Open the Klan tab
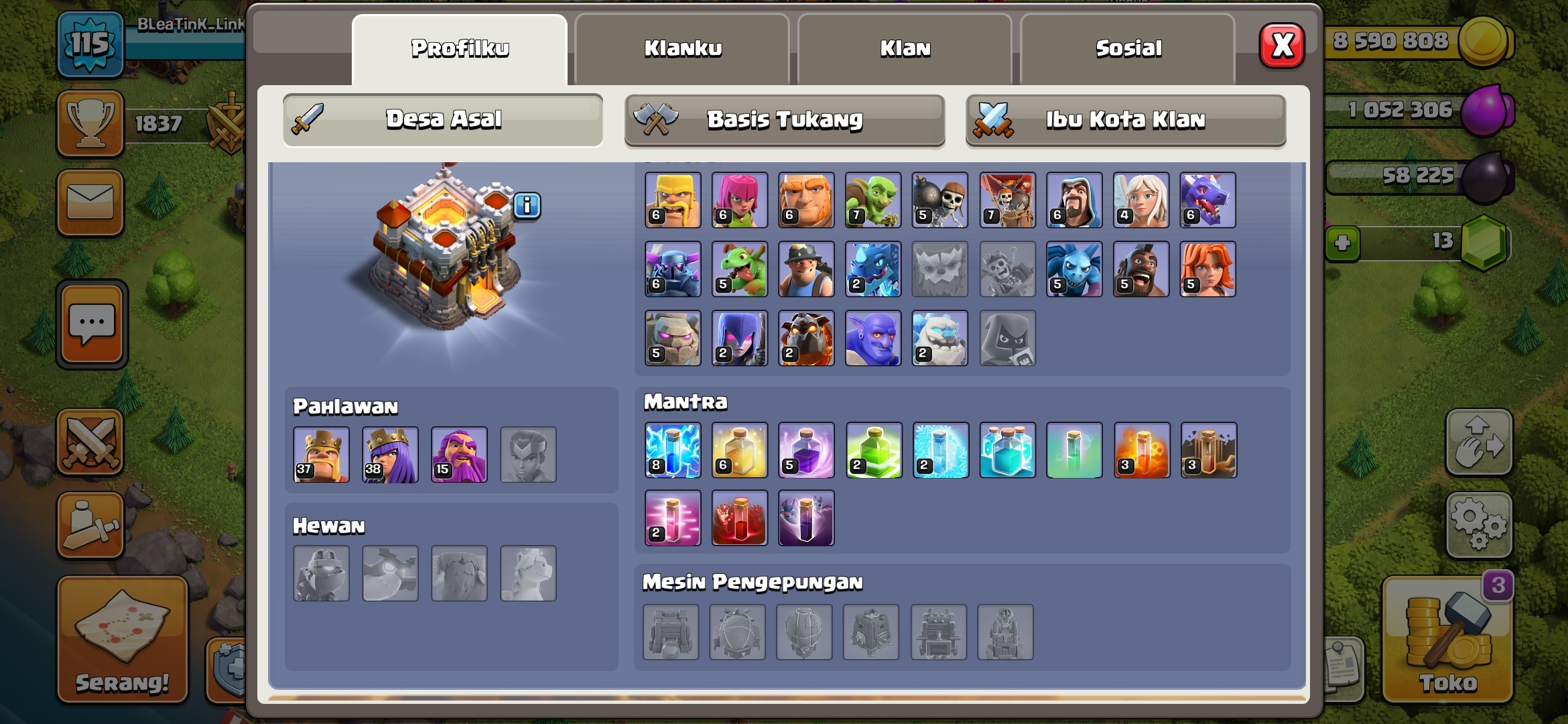This screenshot has height=724, width=1568. tap(905, 48)
